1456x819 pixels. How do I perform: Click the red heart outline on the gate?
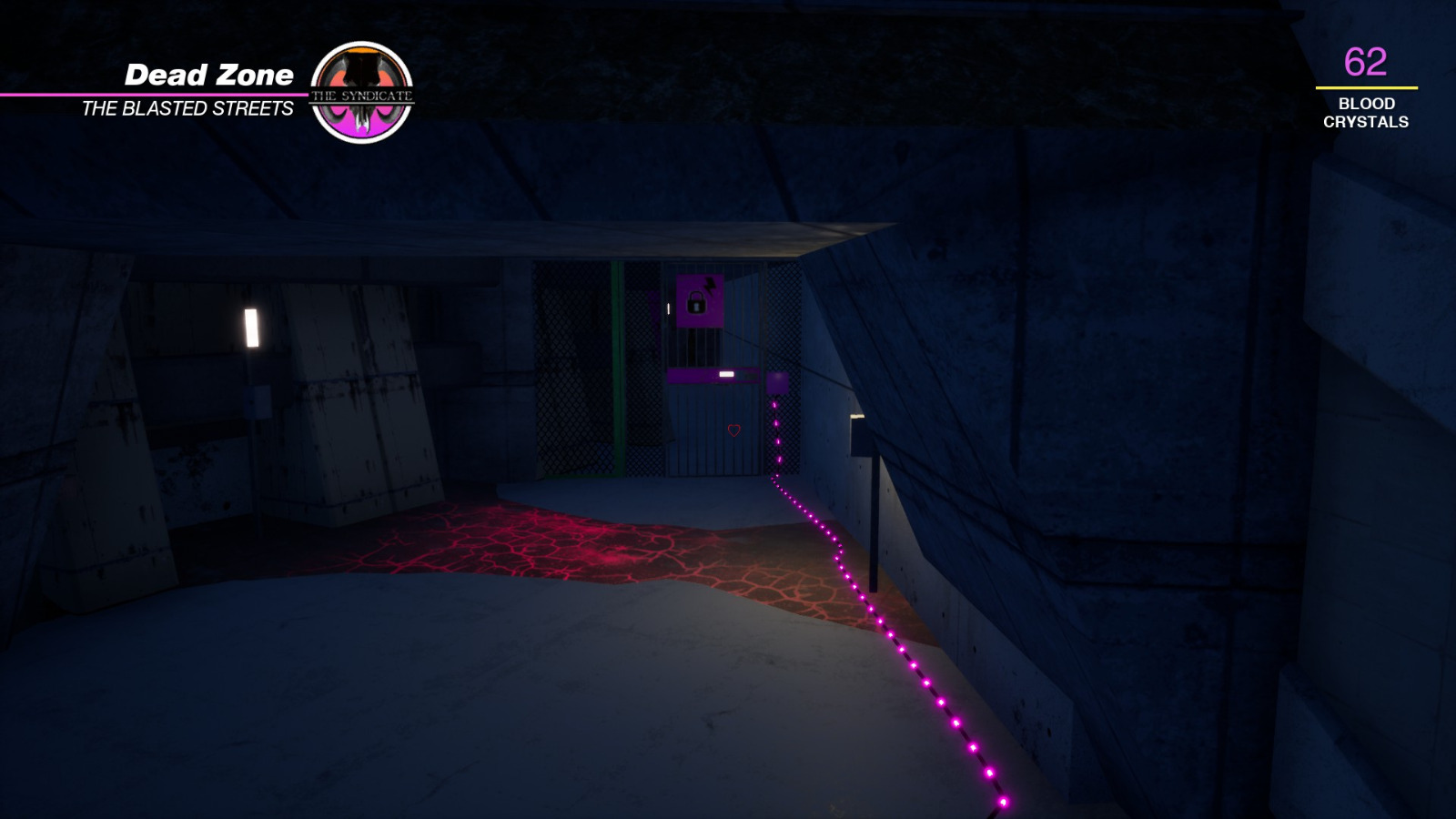tap(734, 430)
